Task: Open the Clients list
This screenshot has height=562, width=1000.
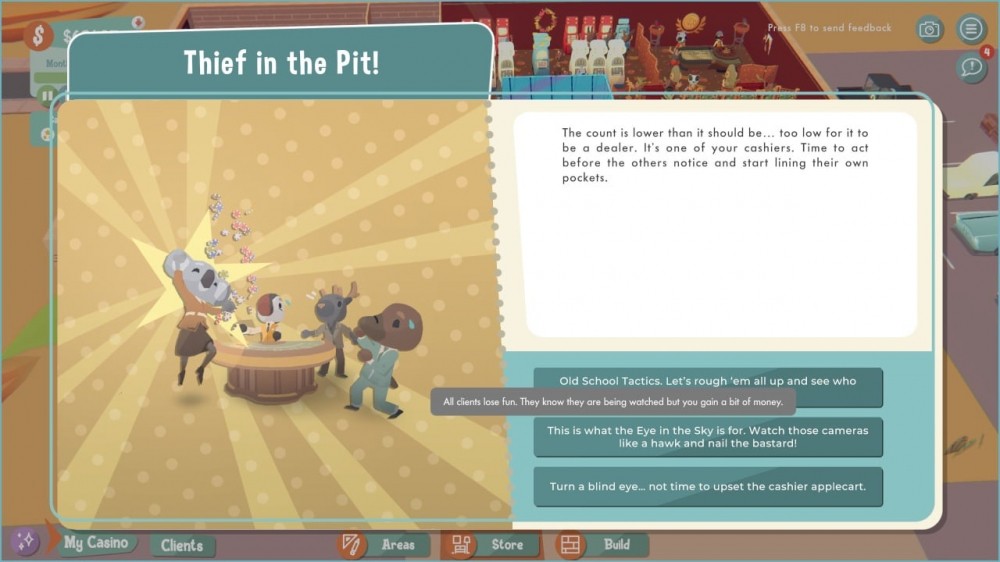Action: [x=182, y=545]
